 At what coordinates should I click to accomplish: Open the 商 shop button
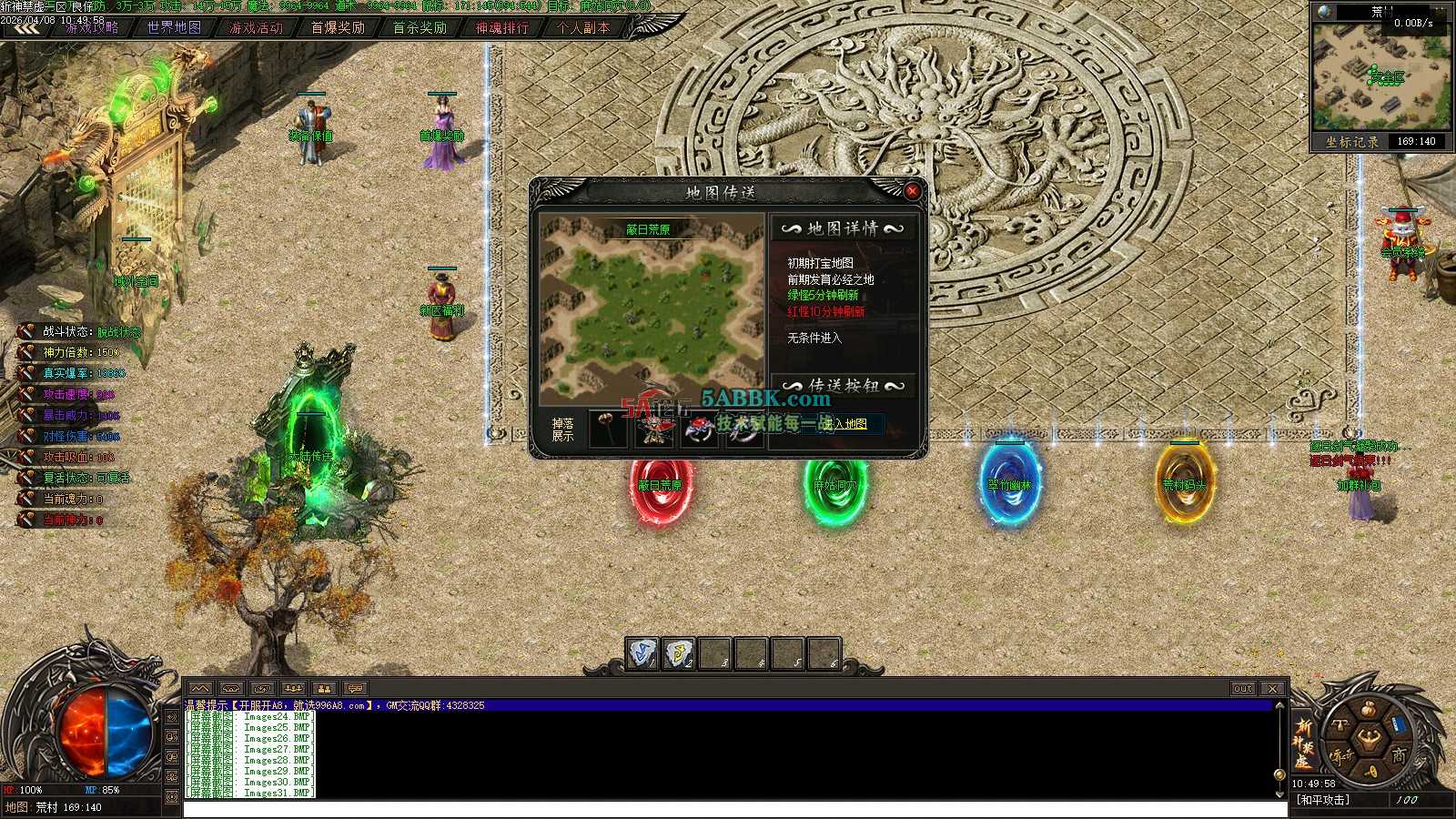[x=1398, y=754]
